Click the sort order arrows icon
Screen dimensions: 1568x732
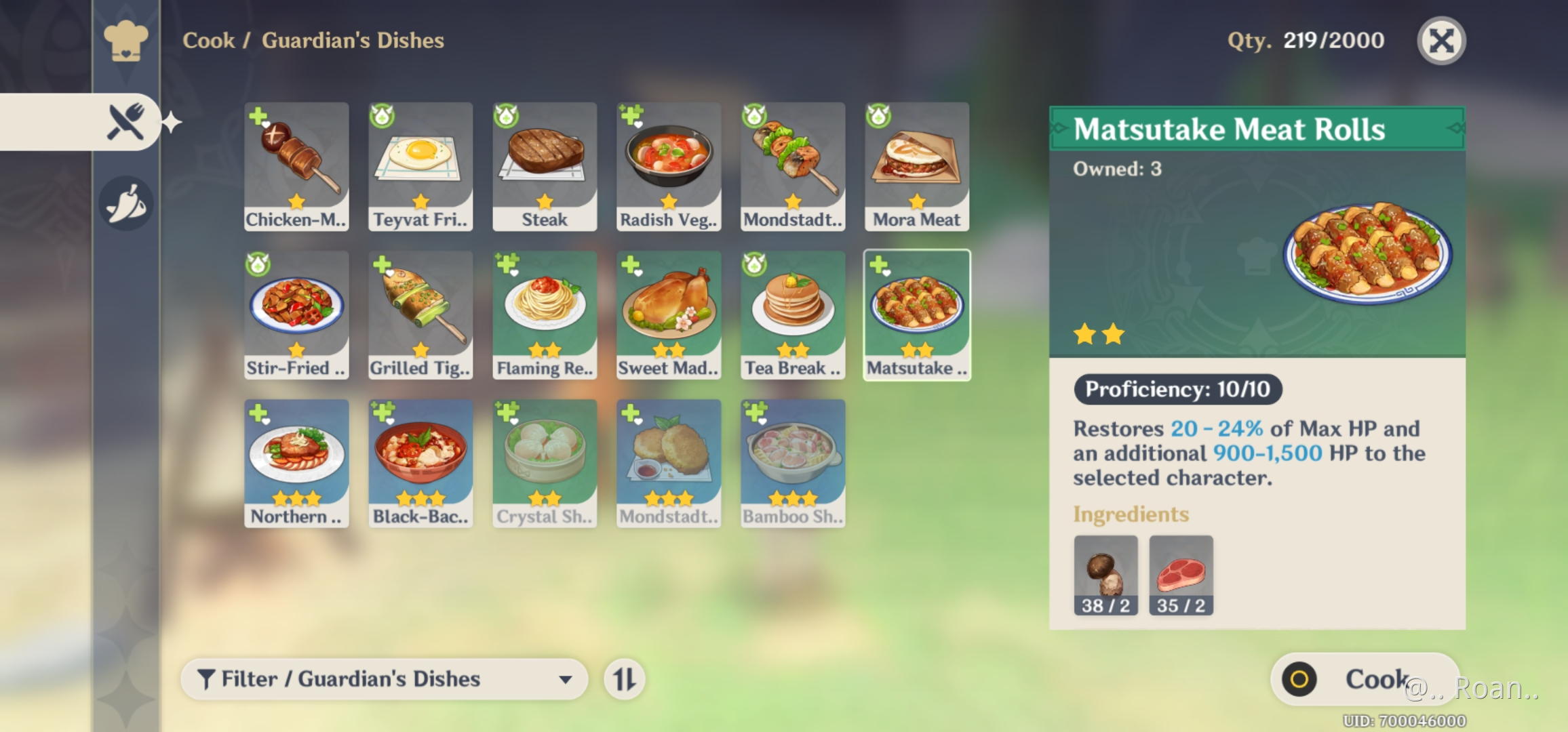coord(625,678)
